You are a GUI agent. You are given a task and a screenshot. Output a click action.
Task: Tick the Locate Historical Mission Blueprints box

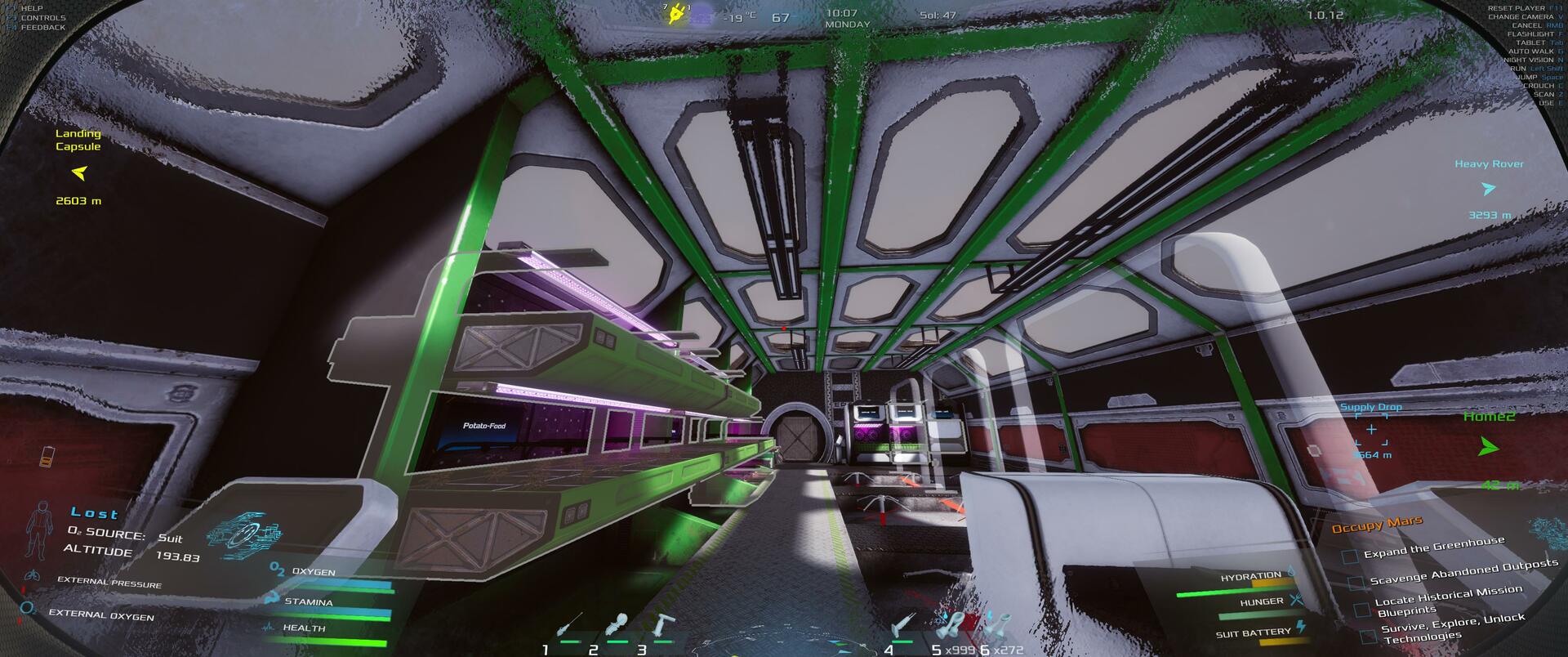[1361, 610]
